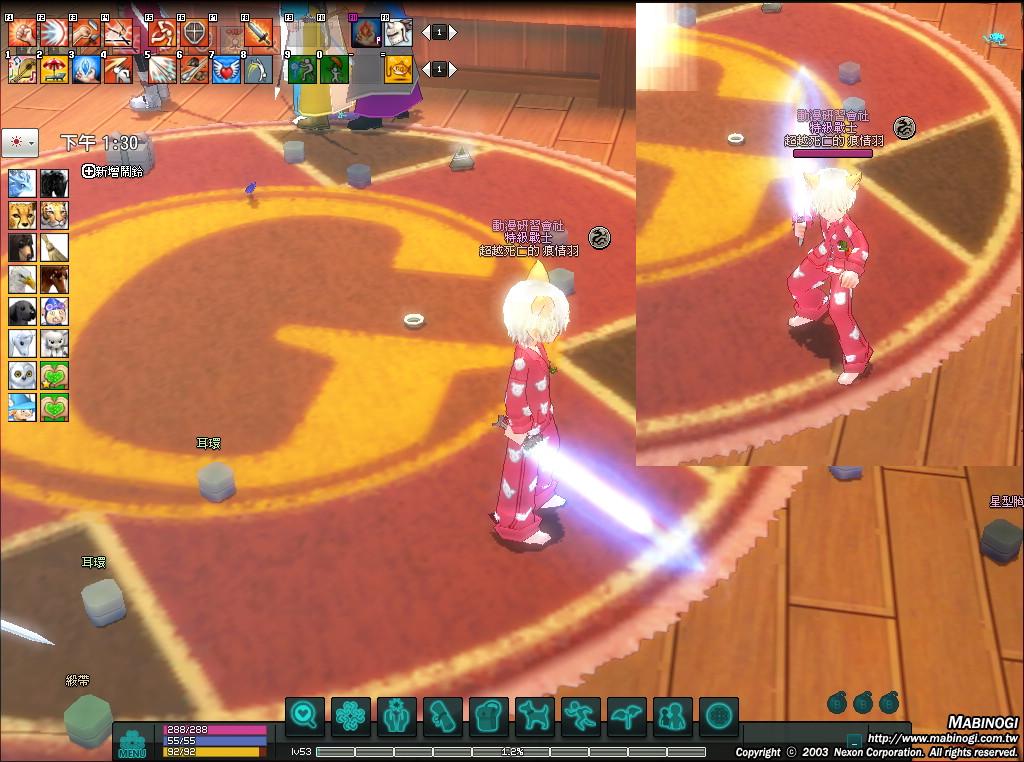Open the pet dog menu button
Screen dimensions: 1024x762
click(535, 716)
